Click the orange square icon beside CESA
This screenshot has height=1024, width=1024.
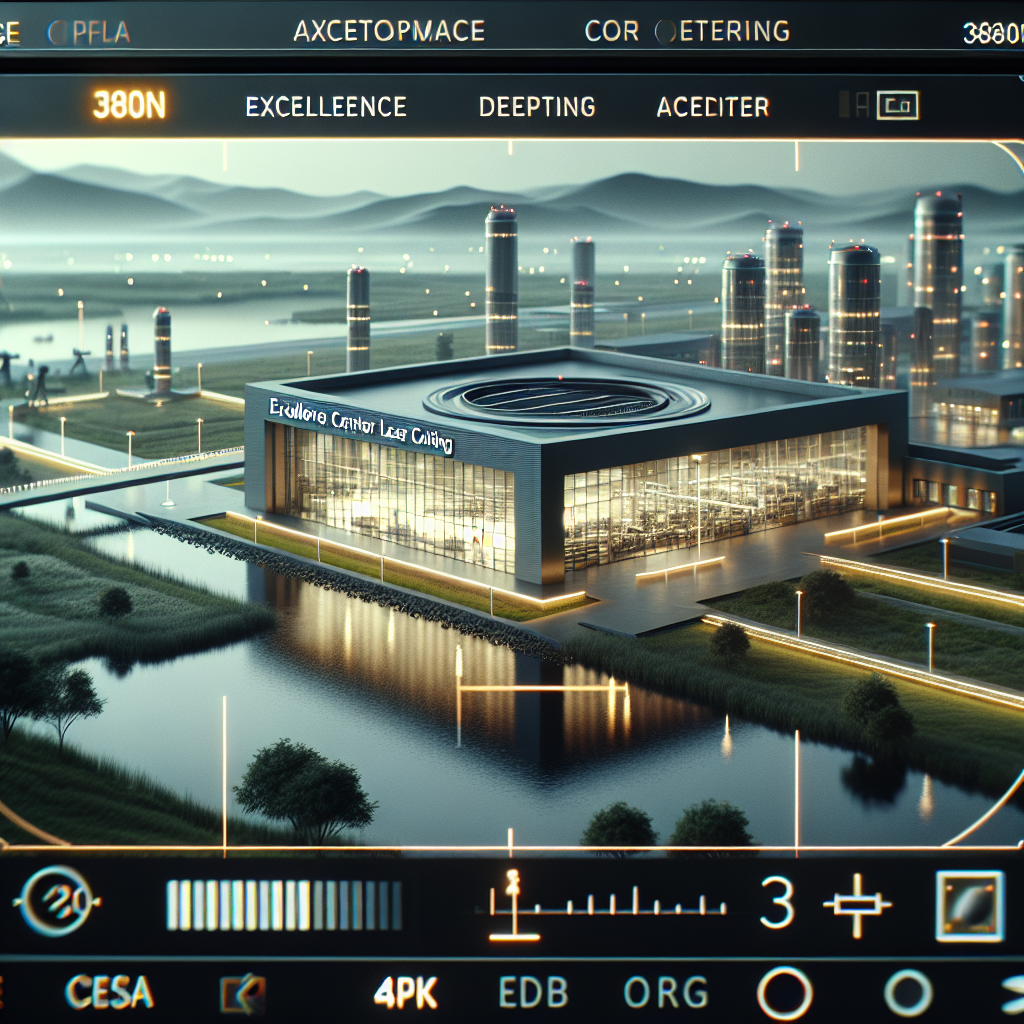tap(243, 994)
